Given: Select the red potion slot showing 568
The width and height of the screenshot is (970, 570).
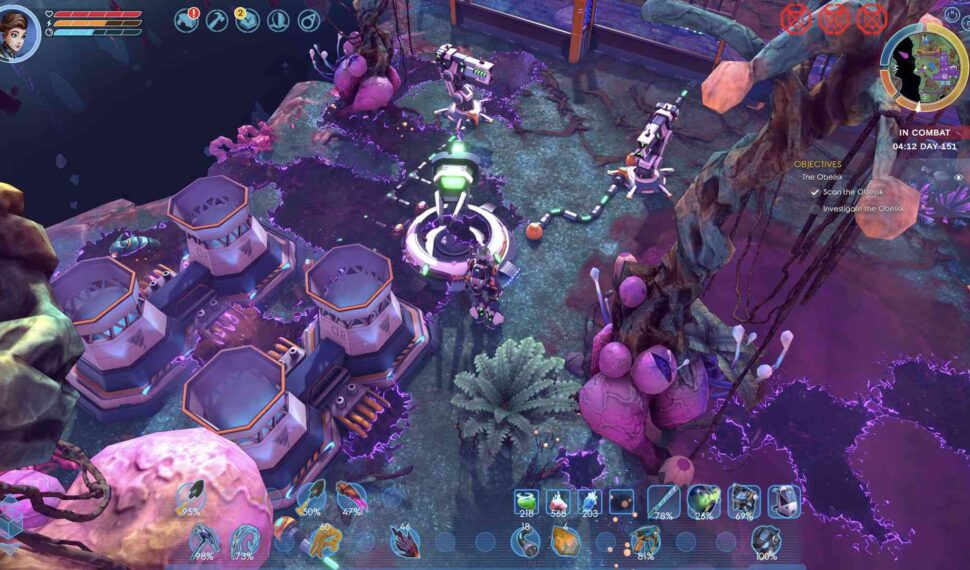Looking at the screenshot, I should pos(558,502).
